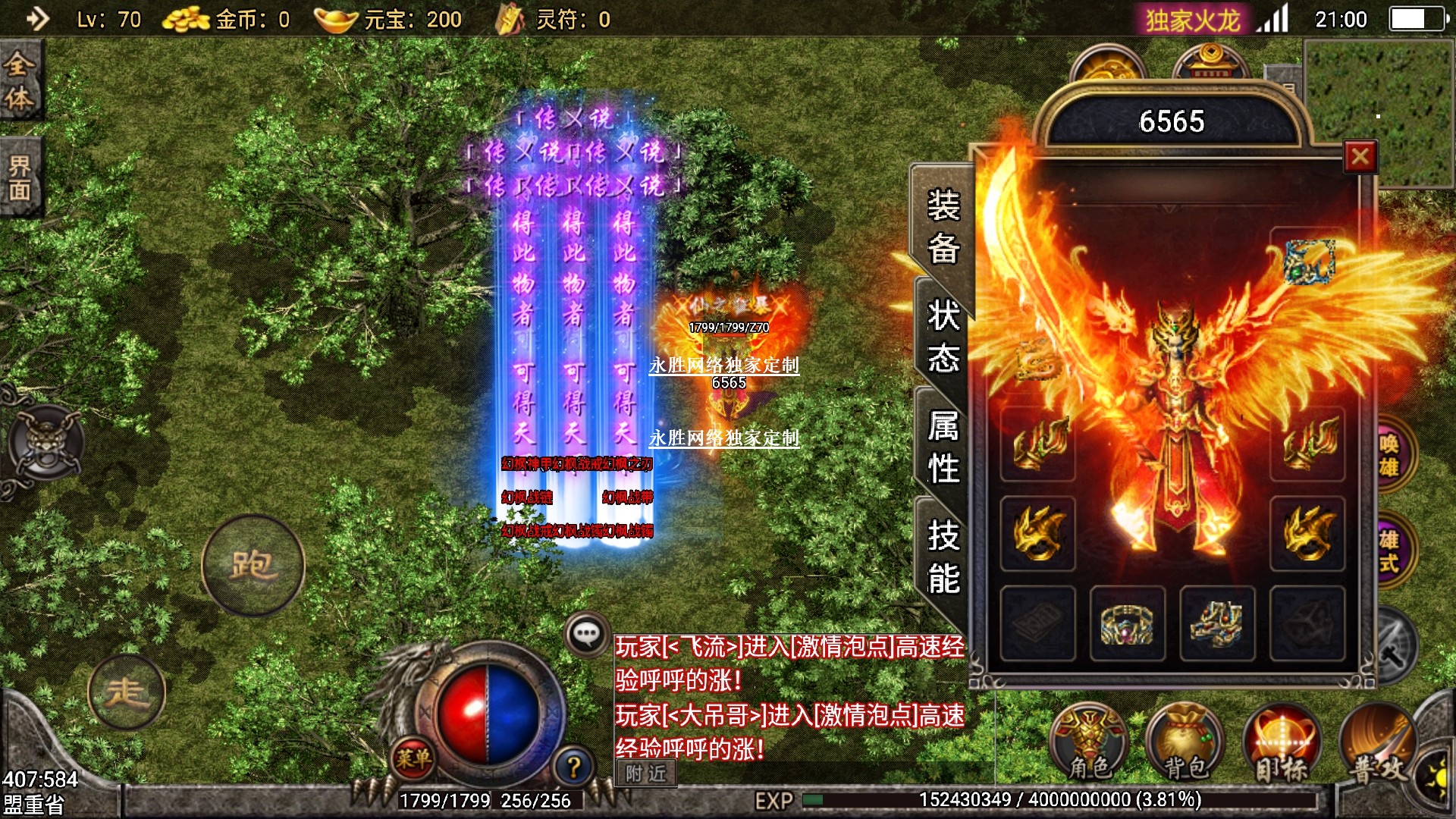Show the 技能 skills tab
The height and width of the screenshot is (819, 1456).
(x=943, y=557)
